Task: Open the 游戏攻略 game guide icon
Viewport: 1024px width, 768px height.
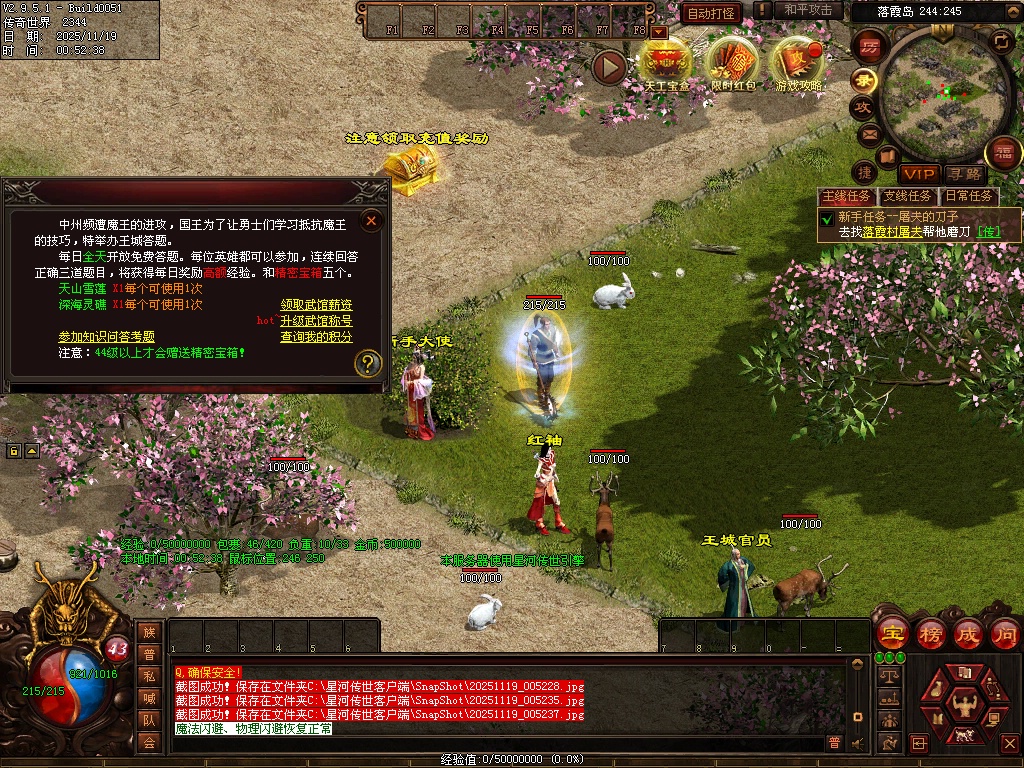Action: coord(799,63)
